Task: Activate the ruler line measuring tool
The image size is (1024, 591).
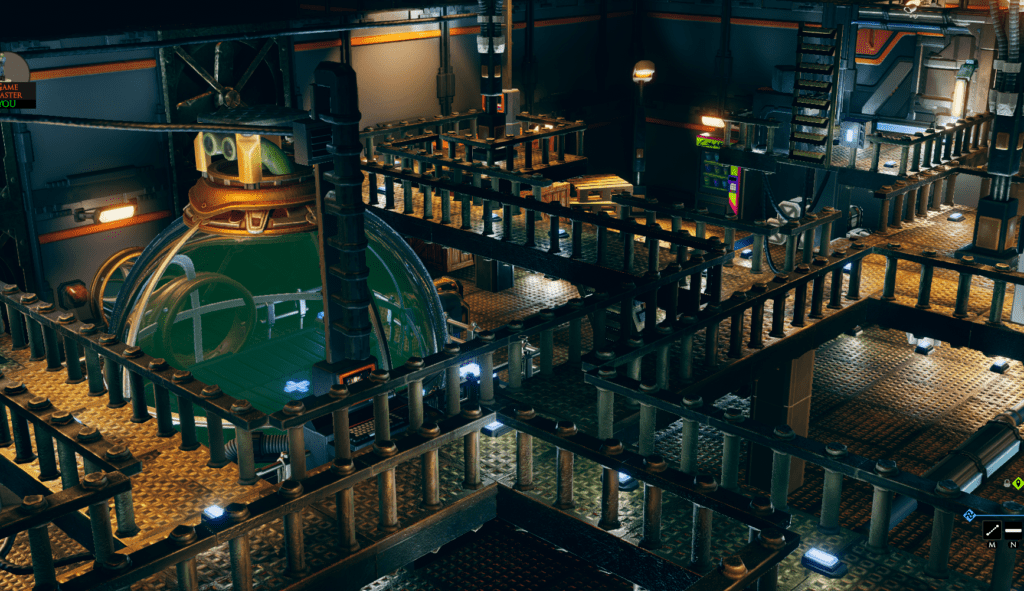Action: click(x=994, y=529)
